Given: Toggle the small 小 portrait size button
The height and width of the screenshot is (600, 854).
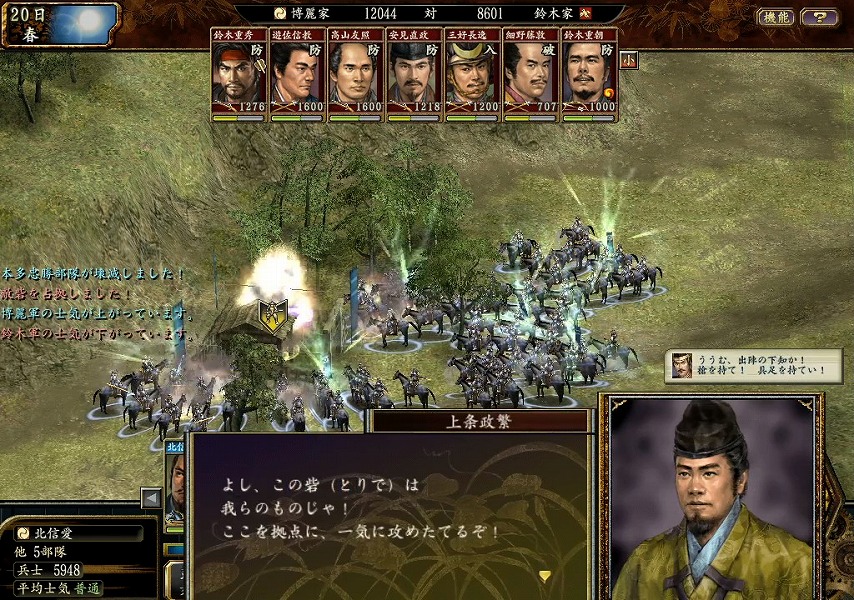Looking at the screenshot, I should pos(630,59).
